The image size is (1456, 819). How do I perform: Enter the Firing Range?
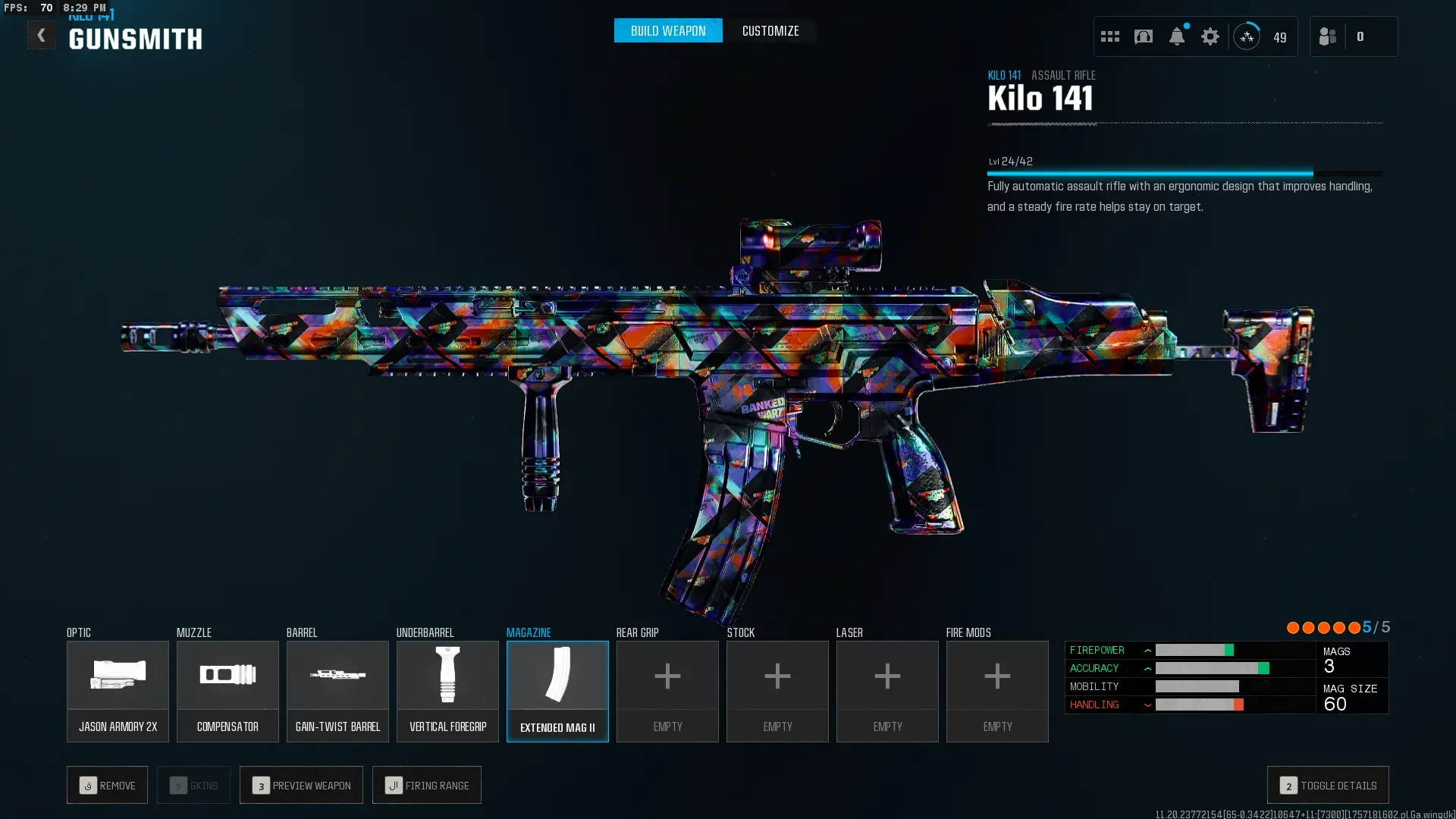coord(427,785)
